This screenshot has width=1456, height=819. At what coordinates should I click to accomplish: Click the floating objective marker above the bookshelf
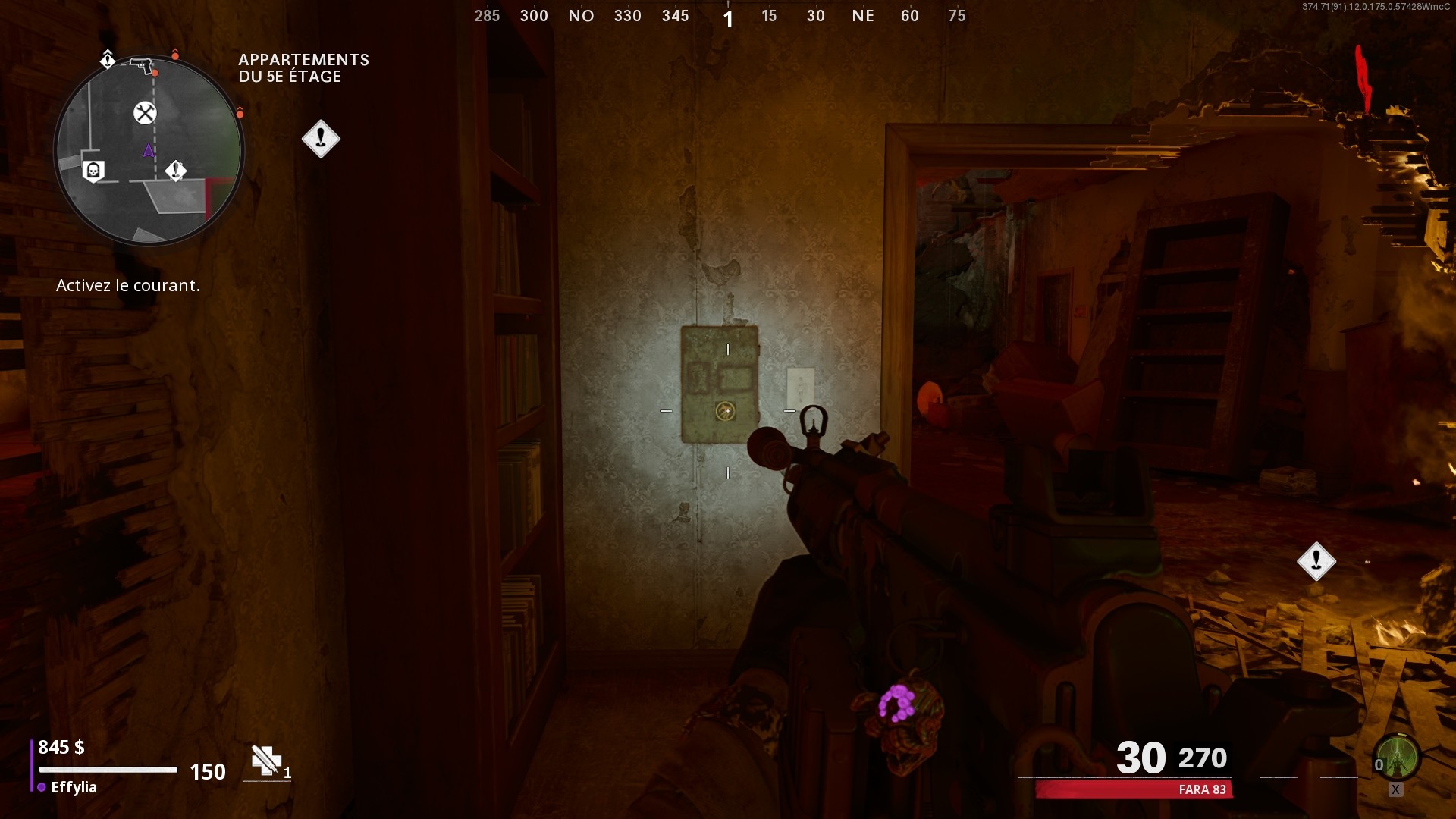pos(321,138)
